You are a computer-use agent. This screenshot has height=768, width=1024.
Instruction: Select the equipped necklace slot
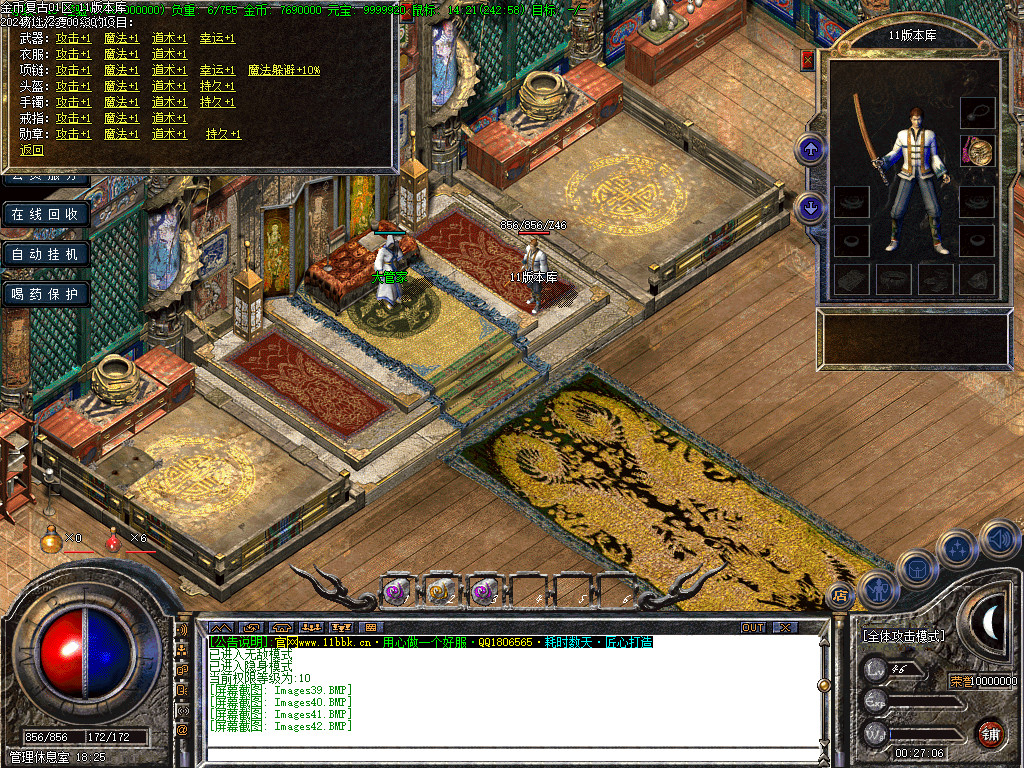tap(977, 111)
